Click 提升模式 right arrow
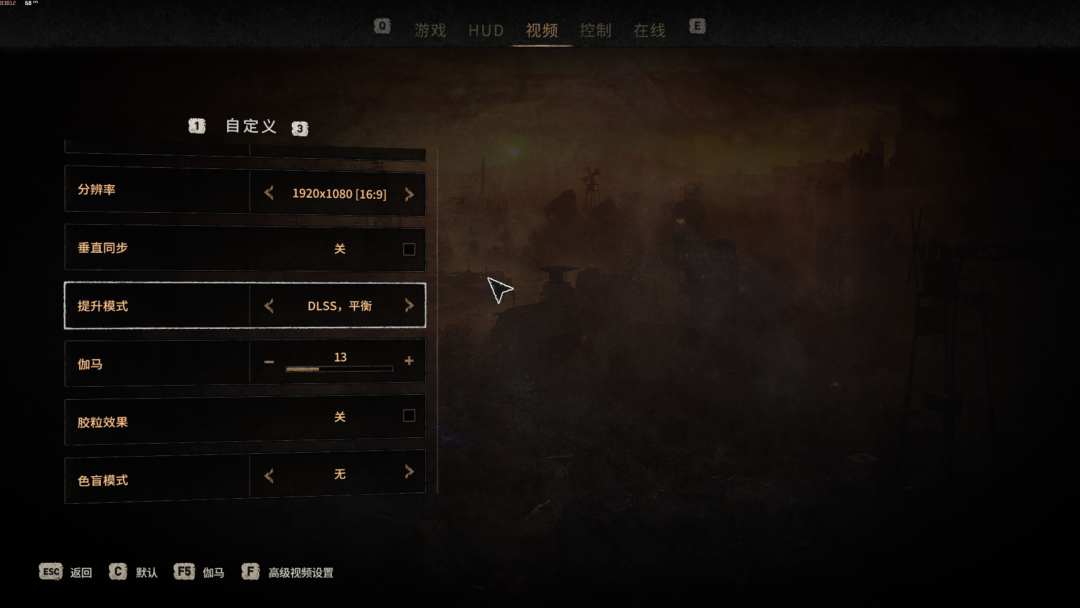 [409, 306]
